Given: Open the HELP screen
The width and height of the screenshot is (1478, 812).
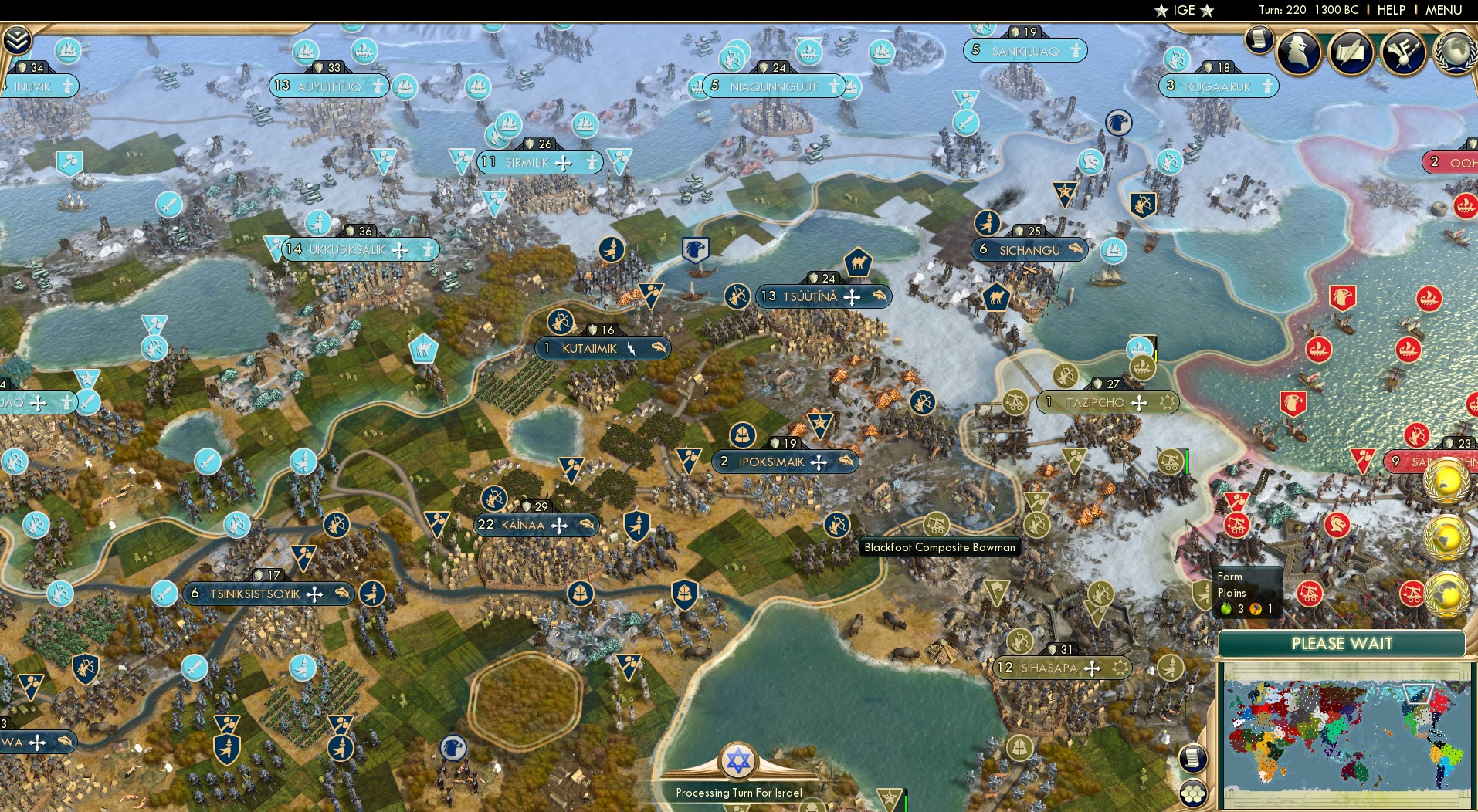Looking at the screenshot, I should pos(1390,11).
